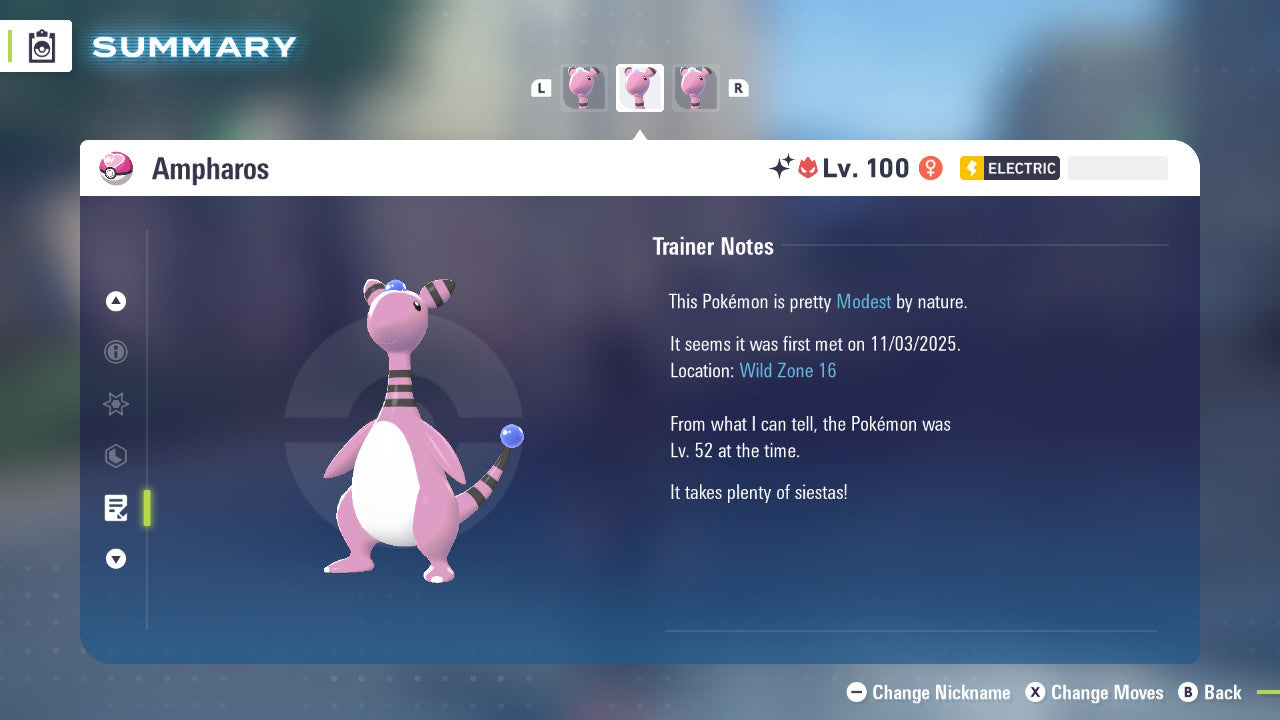The height and width of the screenshot is (720, 1280).
Task: Select the Ampharos thumbnail beside the R prompt
Action: [695, 88]
